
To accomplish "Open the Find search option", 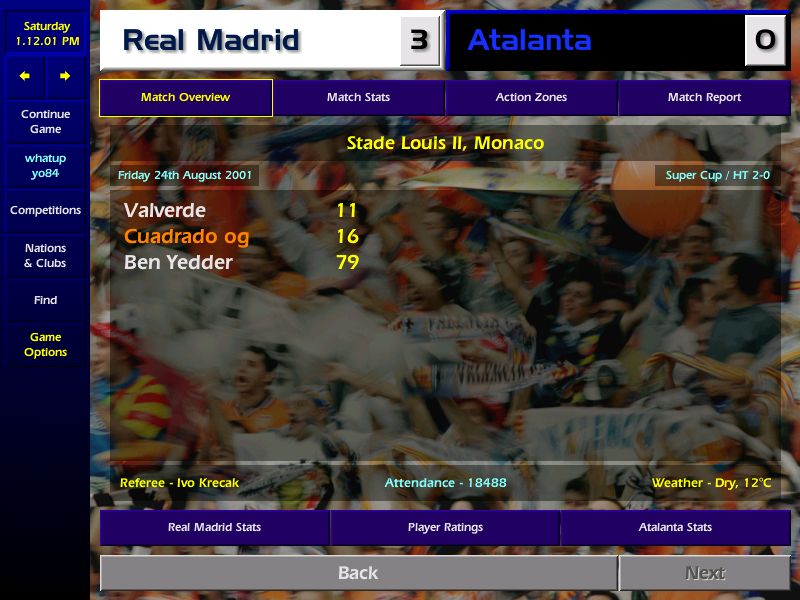I will click(45, 300).
